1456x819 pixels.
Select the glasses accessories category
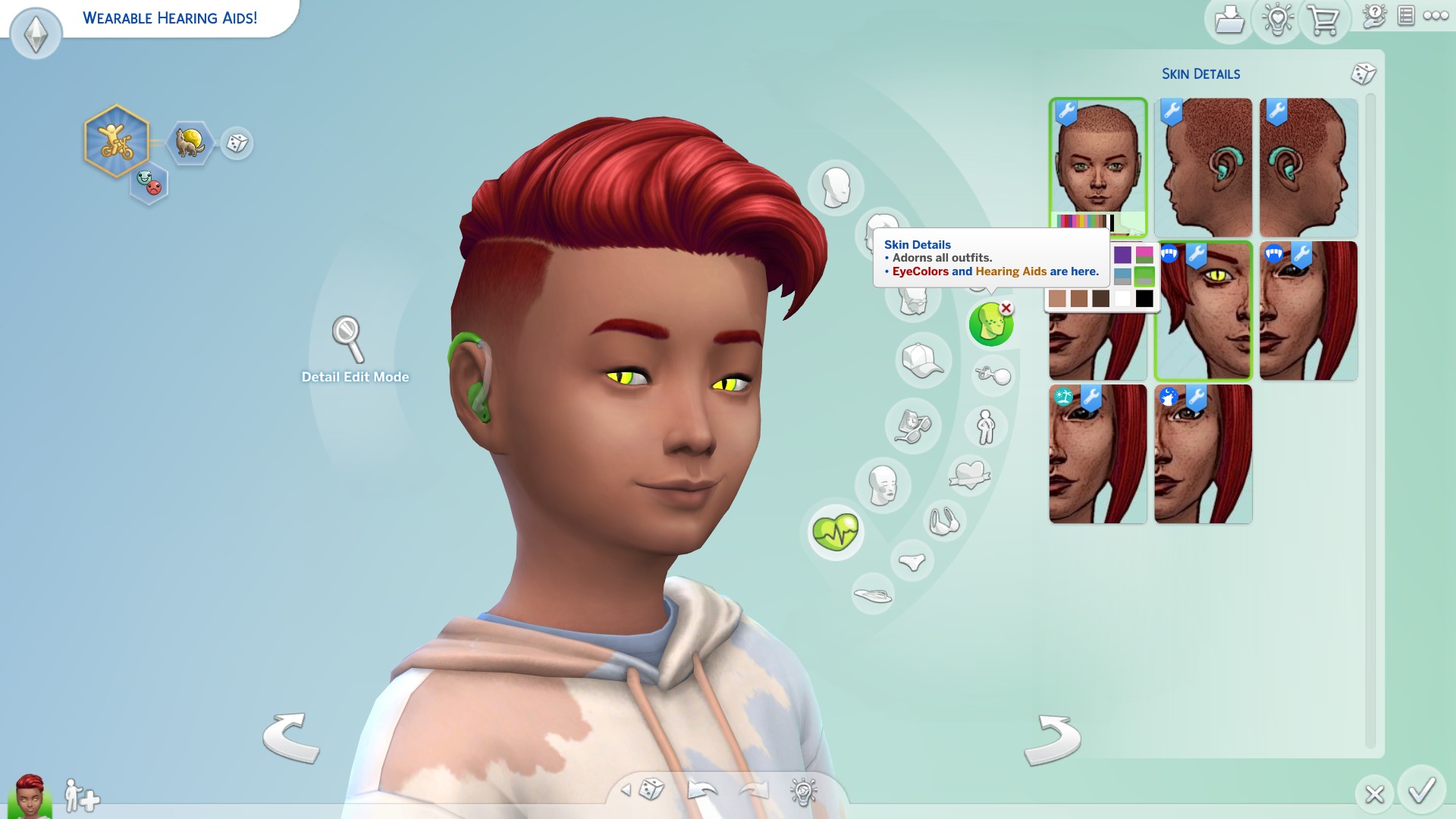coord(914,426)
